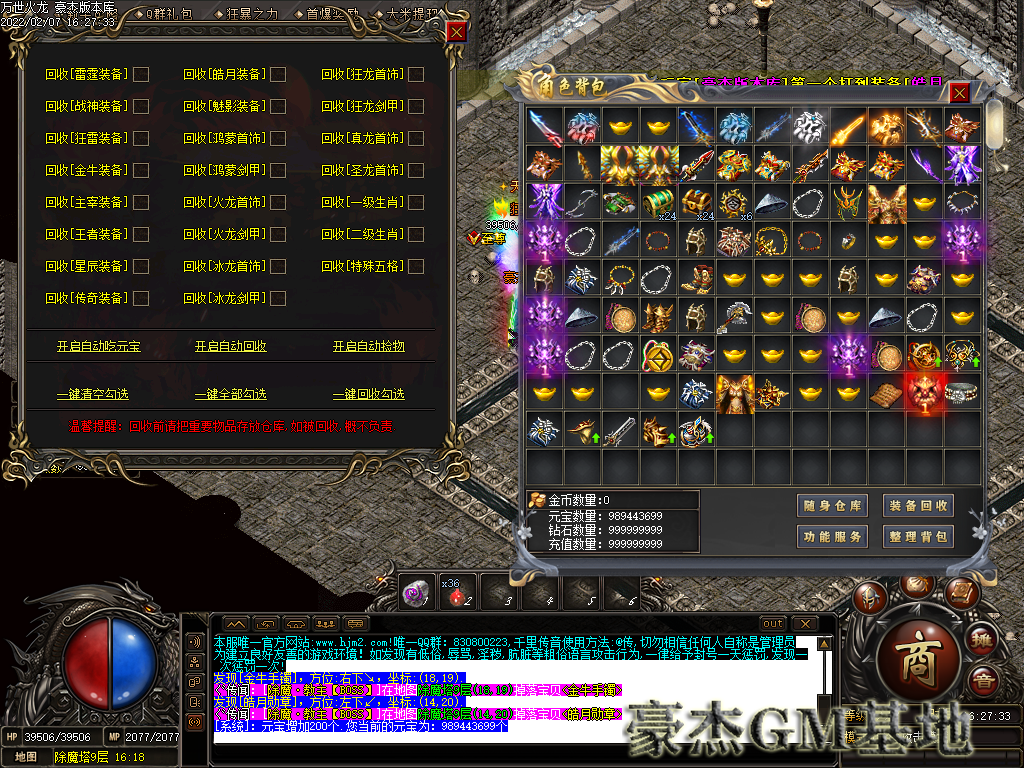This screenshot has width=1024, height=768.
Task: Enable the 回收[皓月装备] checkbox
Action: tap(279, 74)
